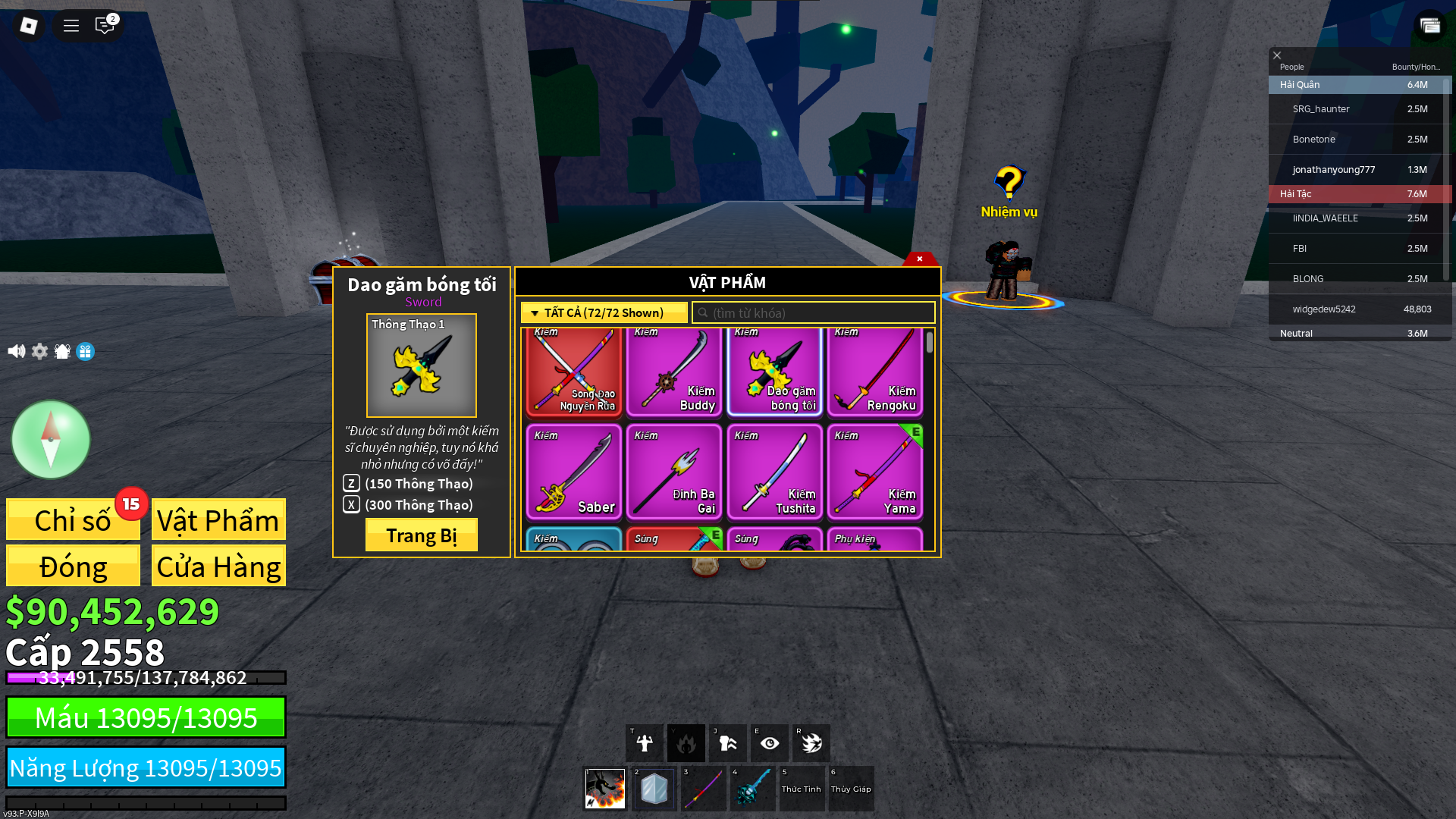Close the Vật Phẩm inventory window

920,259
